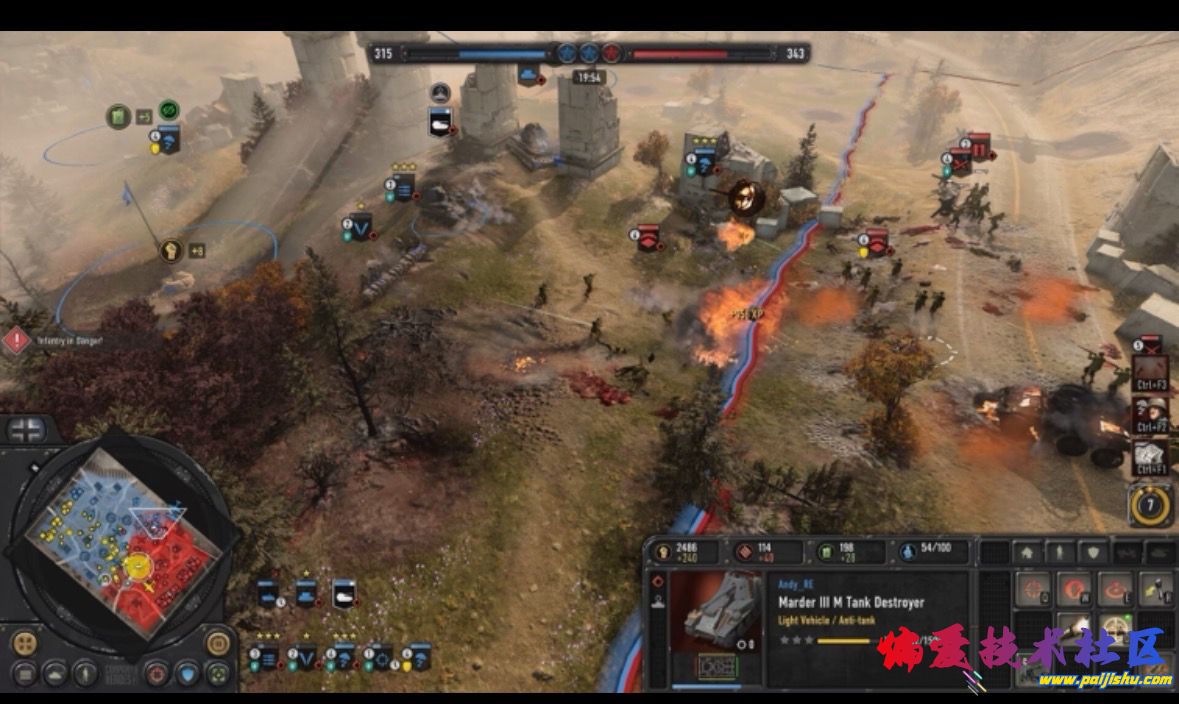
Task: Switch to the infantry production tab
Action: click(1061, 552)
